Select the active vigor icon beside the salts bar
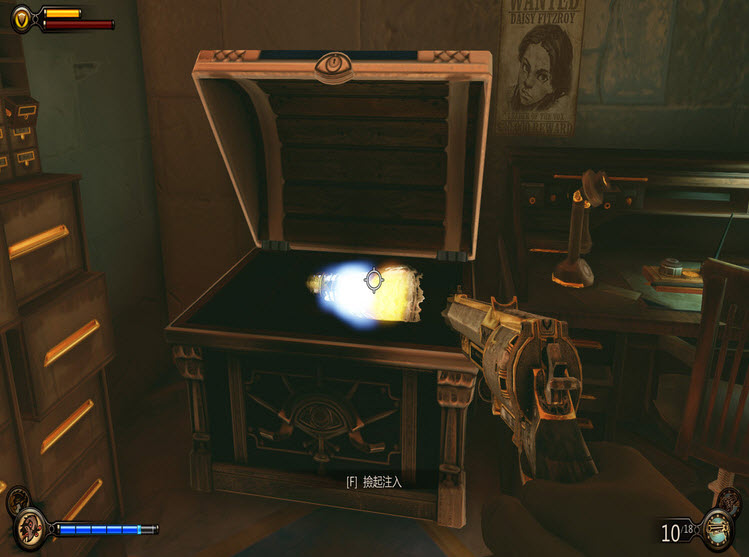Viewport: 749px width, 557px height. tap(29, 526)
